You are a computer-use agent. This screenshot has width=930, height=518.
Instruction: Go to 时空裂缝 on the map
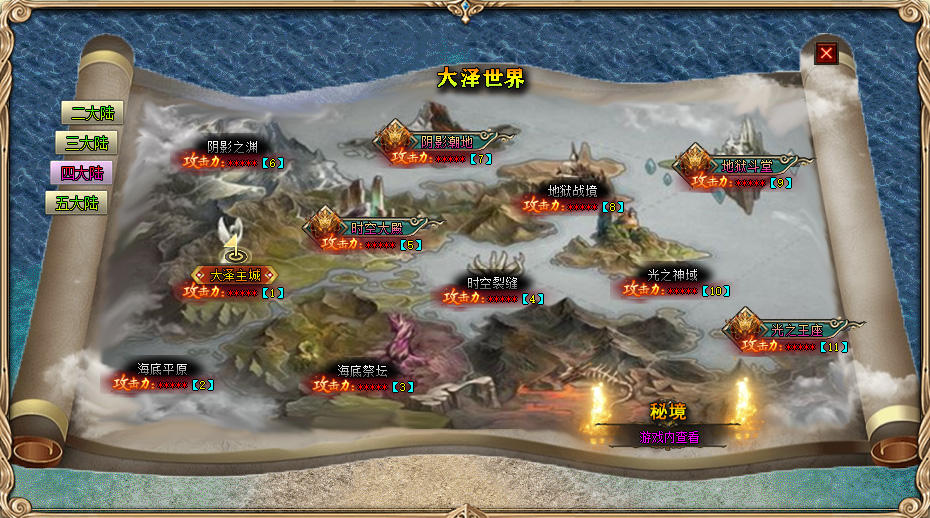(493, 282)
